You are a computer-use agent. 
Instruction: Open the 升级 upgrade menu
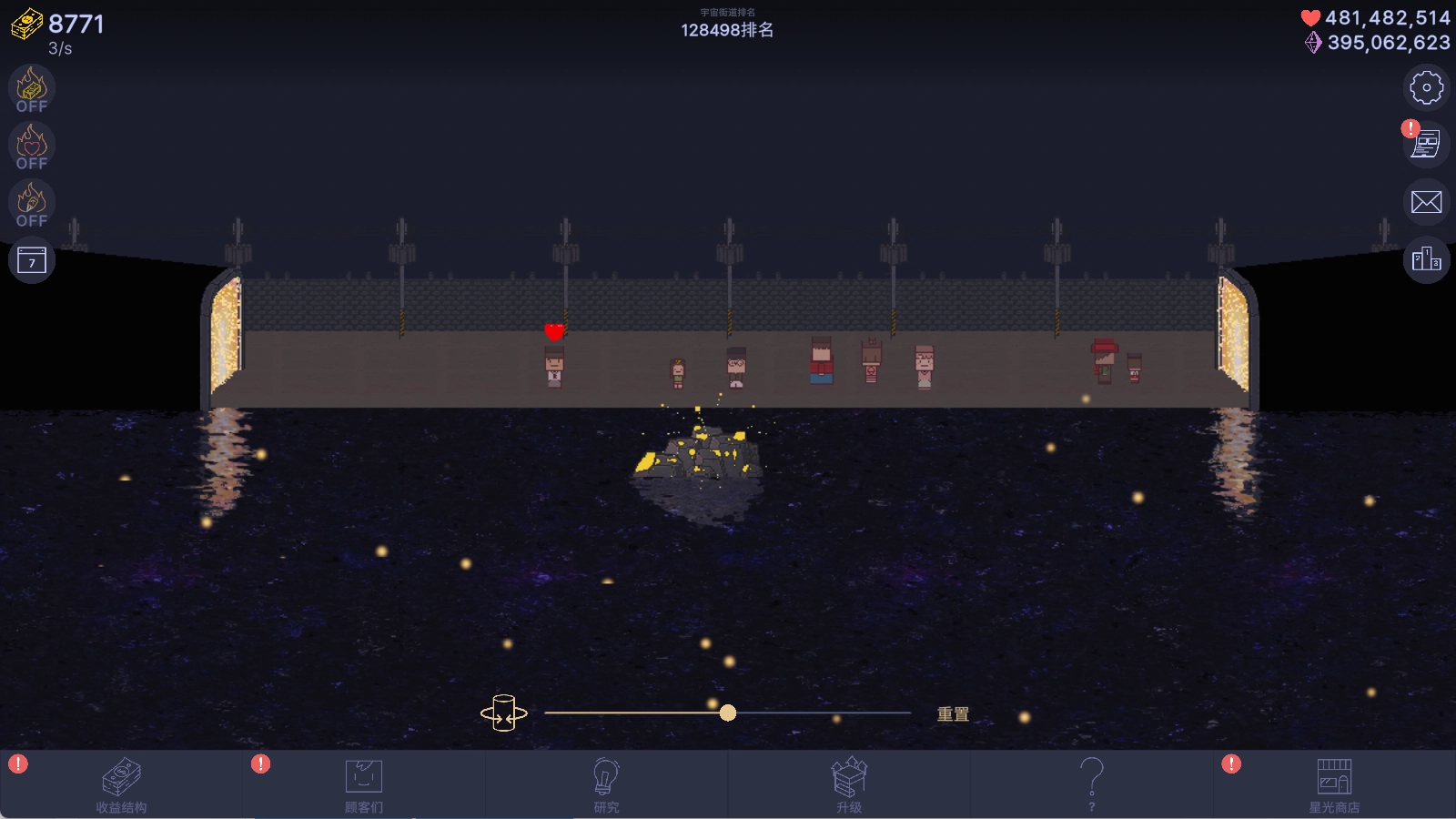click(849, 784)
